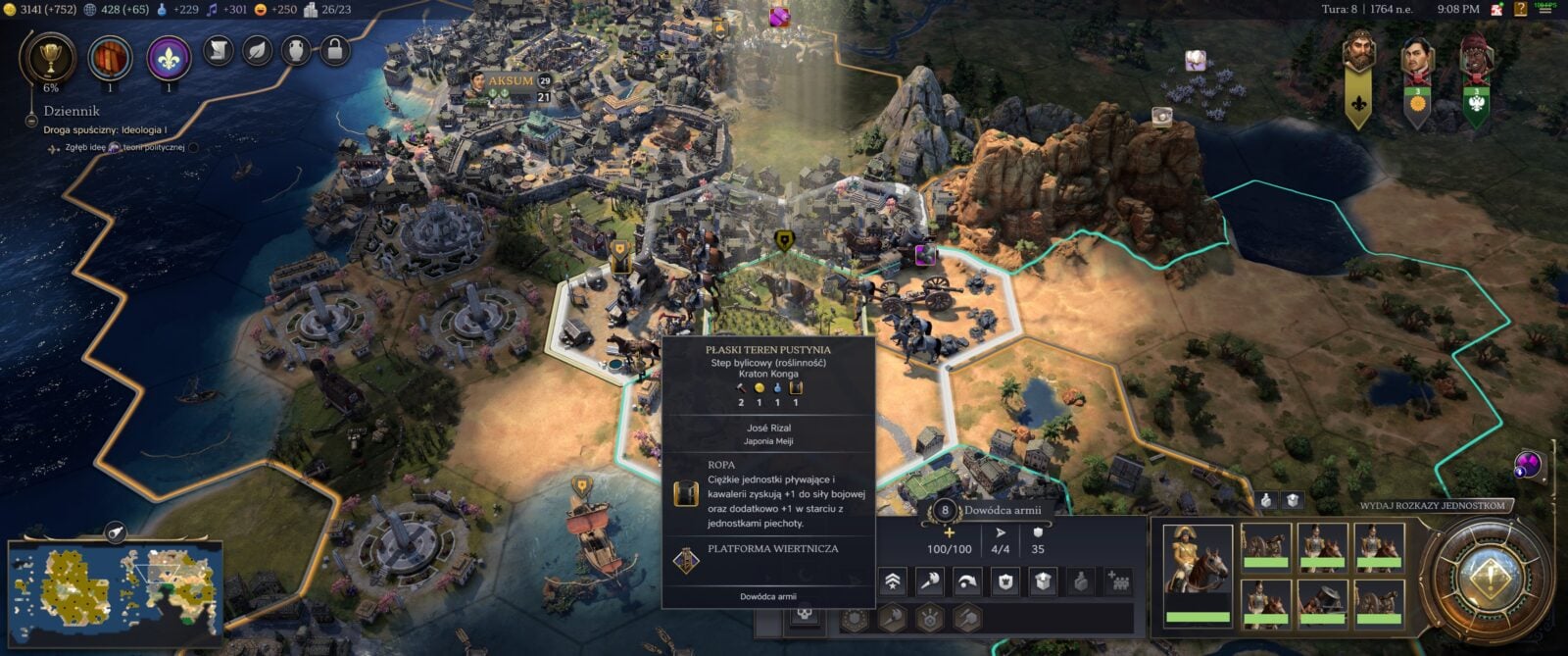Viewport: 1568px width, 656px height.
Task: Collapse the Dziennik journal tracker
Action: click(x=32, y=120)
